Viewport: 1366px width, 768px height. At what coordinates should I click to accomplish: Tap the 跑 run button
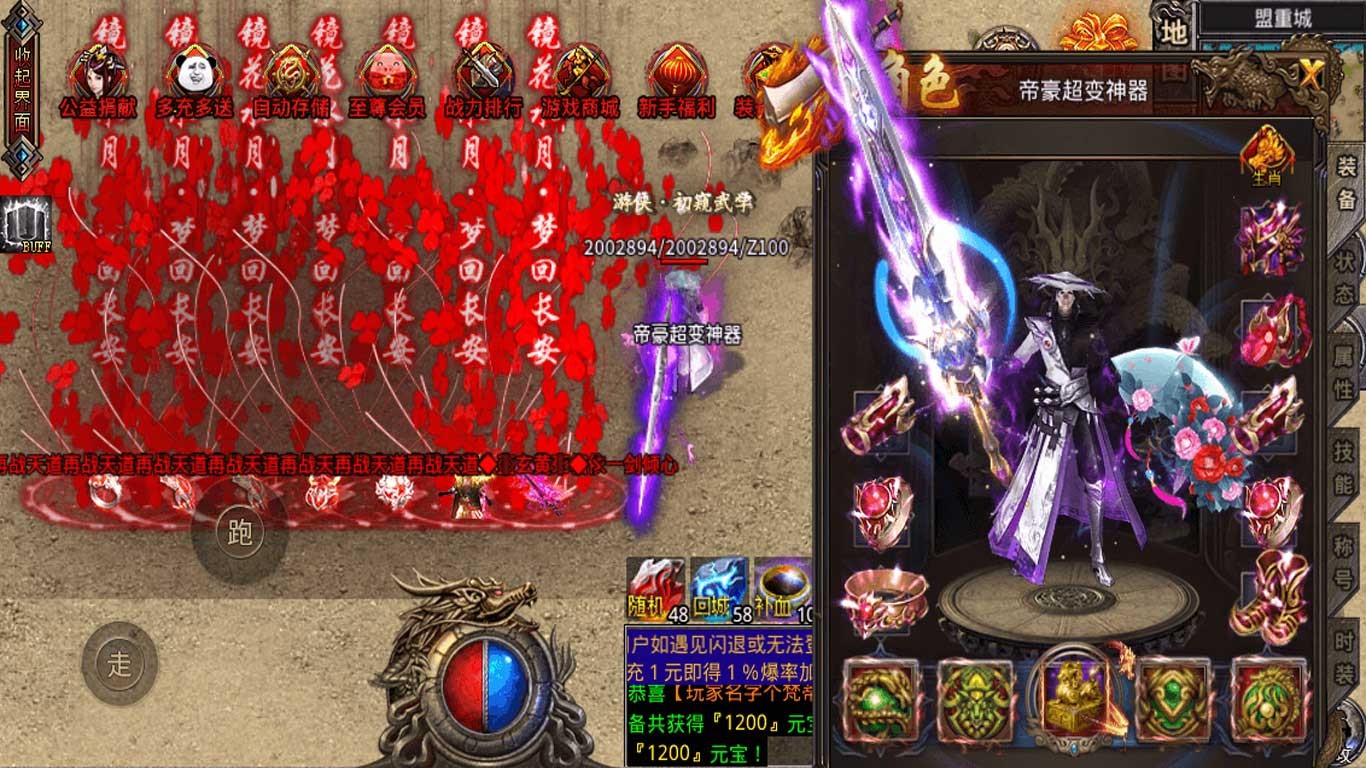point(239,533)
